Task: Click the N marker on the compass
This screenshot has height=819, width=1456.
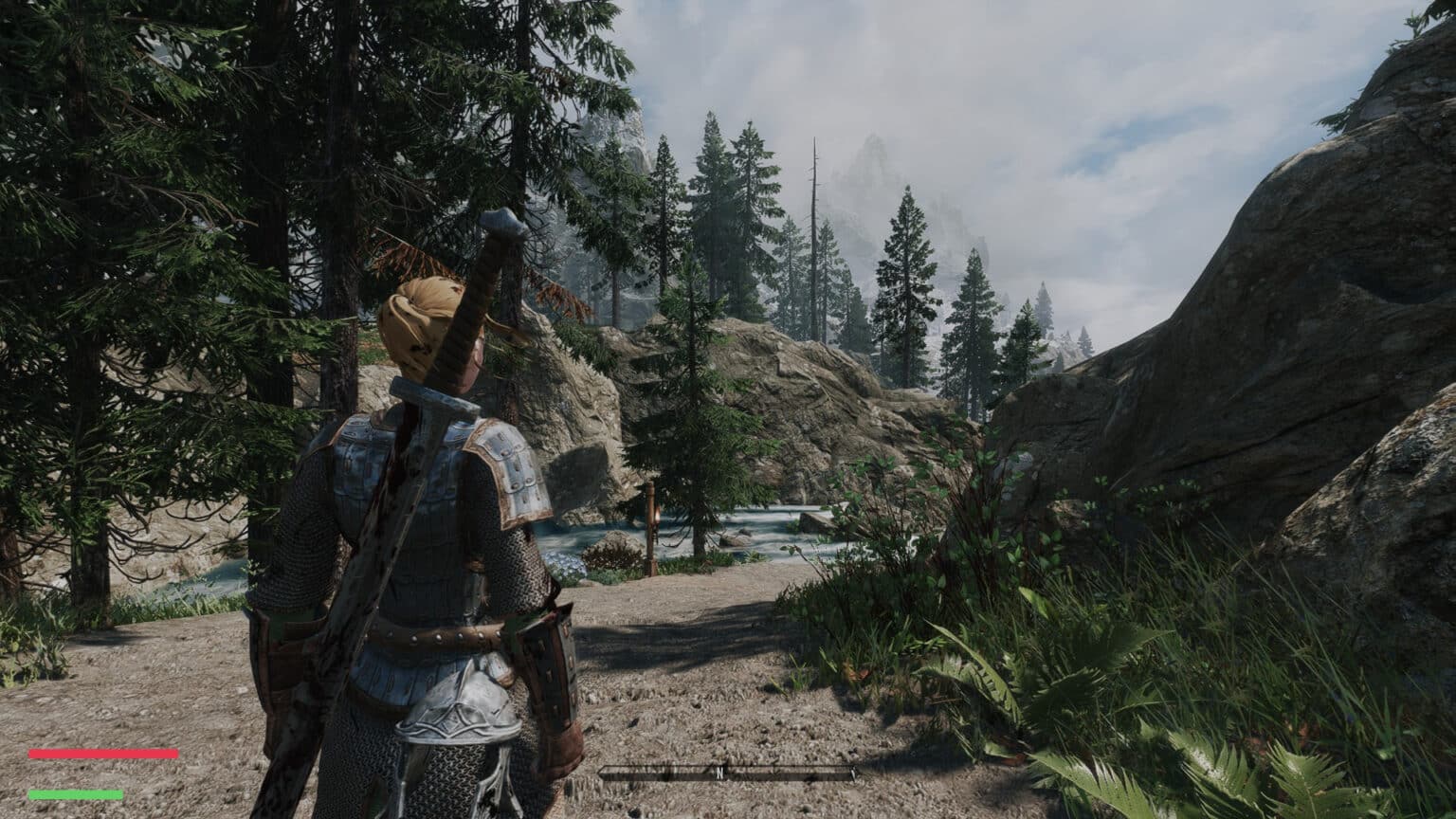Action: [x=720, y=773]
